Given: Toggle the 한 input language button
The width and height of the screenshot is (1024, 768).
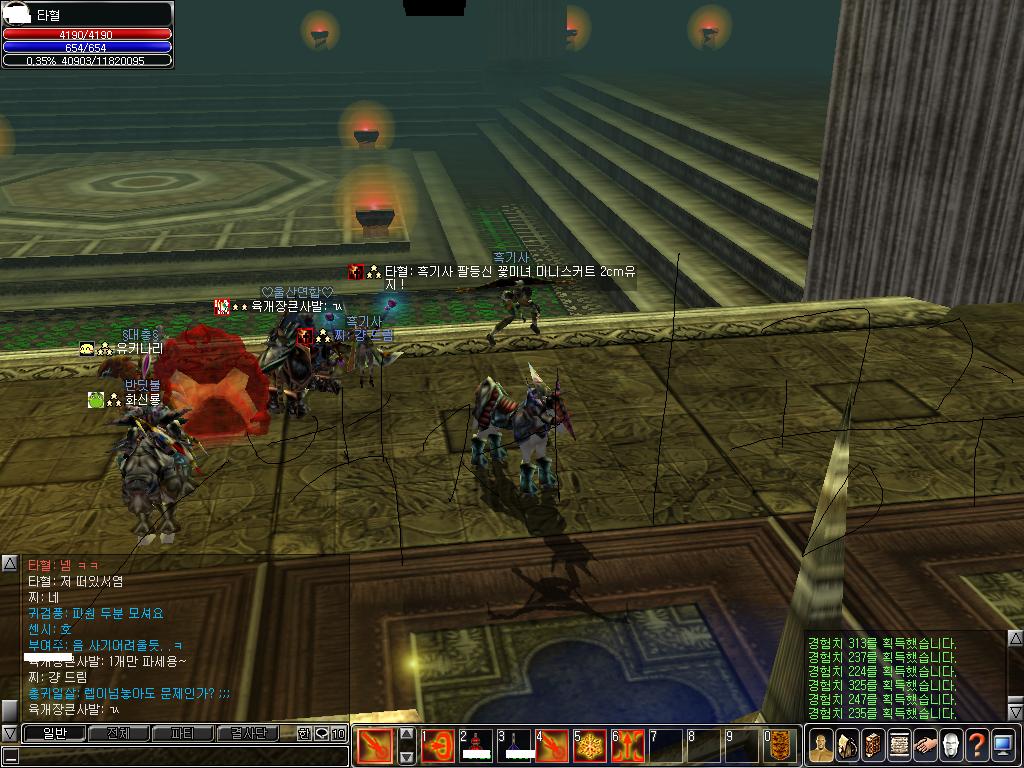Looking at the screenshot, I should point(304,734).
